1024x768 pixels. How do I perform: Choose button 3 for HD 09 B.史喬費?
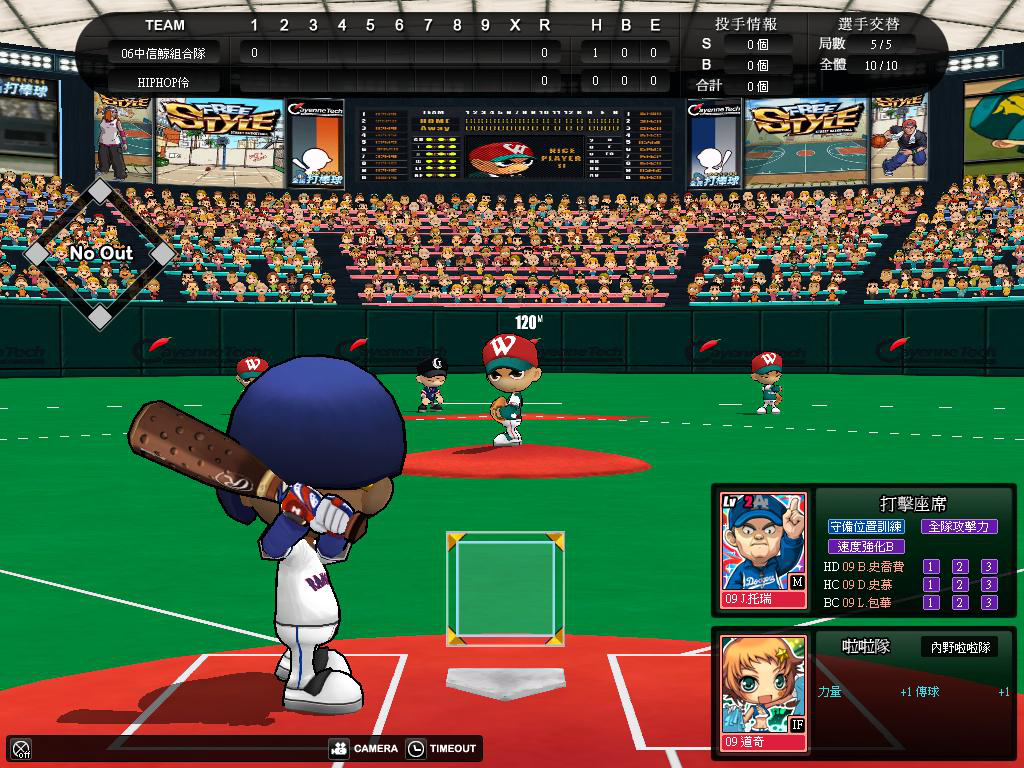coord(989,567)
